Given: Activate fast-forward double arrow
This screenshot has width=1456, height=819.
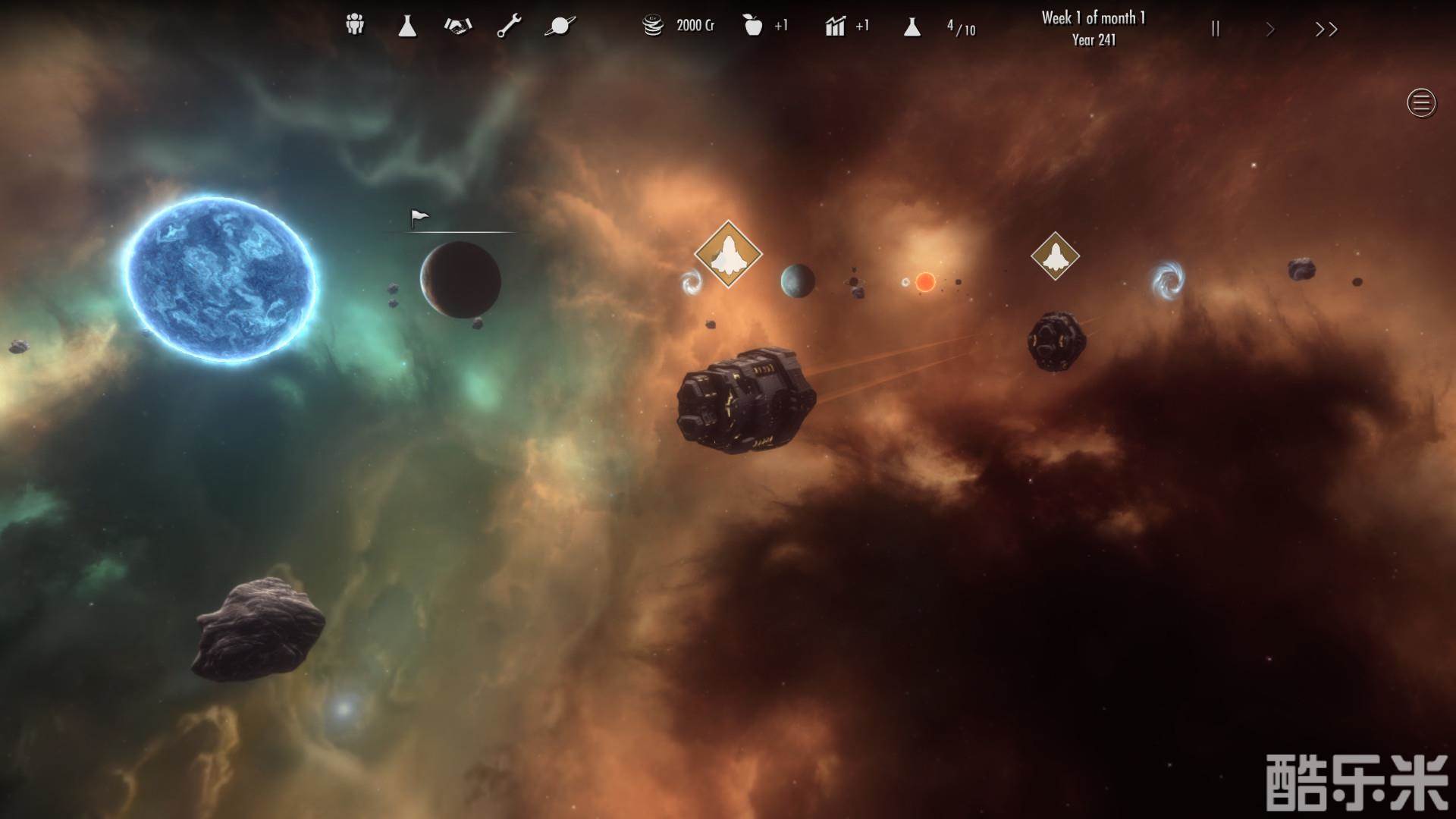Looking at the screenshot, I should tap(1326, 30).
